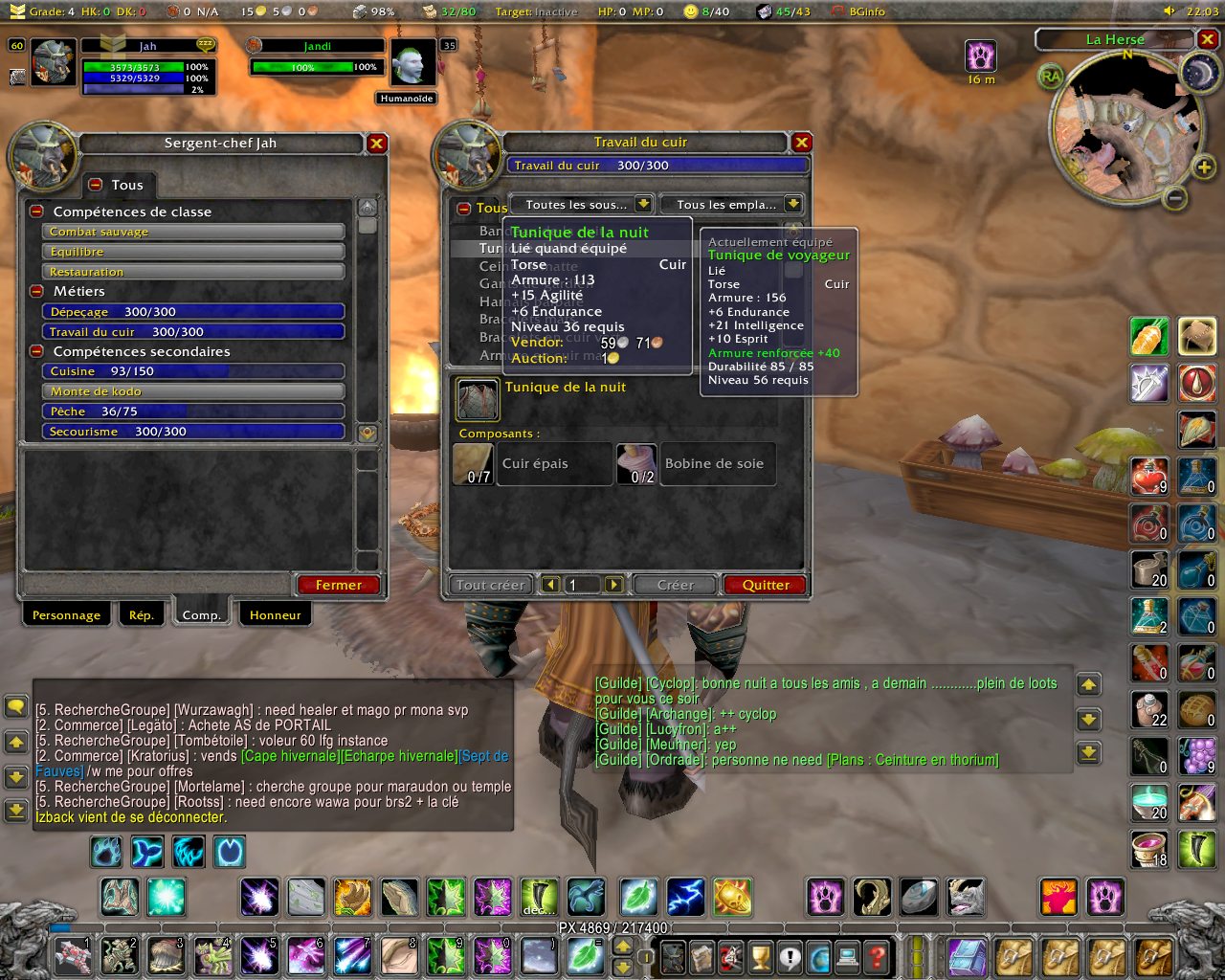Zoom out on the minimap
Screen dimensions: 1225x980
(x=1175, y=198)
